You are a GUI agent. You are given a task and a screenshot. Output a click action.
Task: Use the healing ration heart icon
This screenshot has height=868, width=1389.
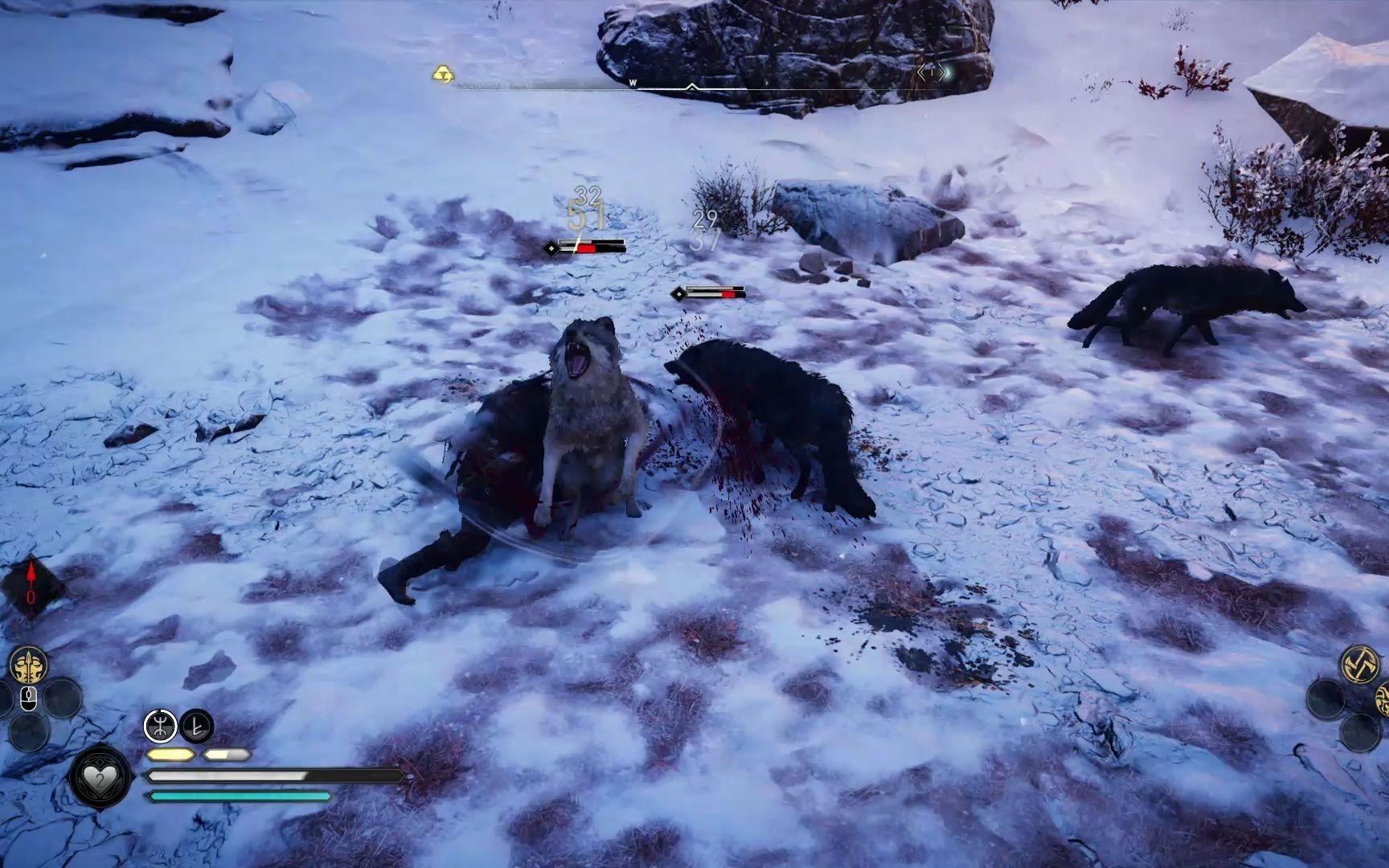[100, 777]
